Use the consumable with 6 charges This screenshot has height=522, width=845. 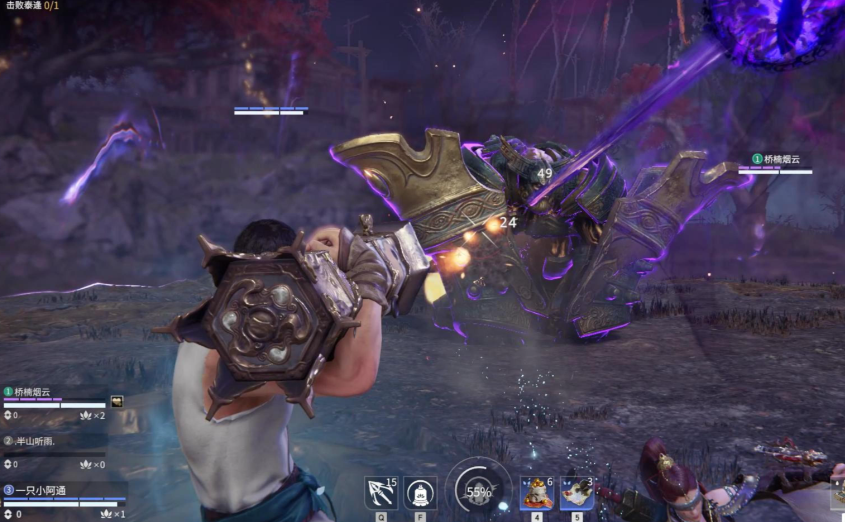tap(536, 493)
